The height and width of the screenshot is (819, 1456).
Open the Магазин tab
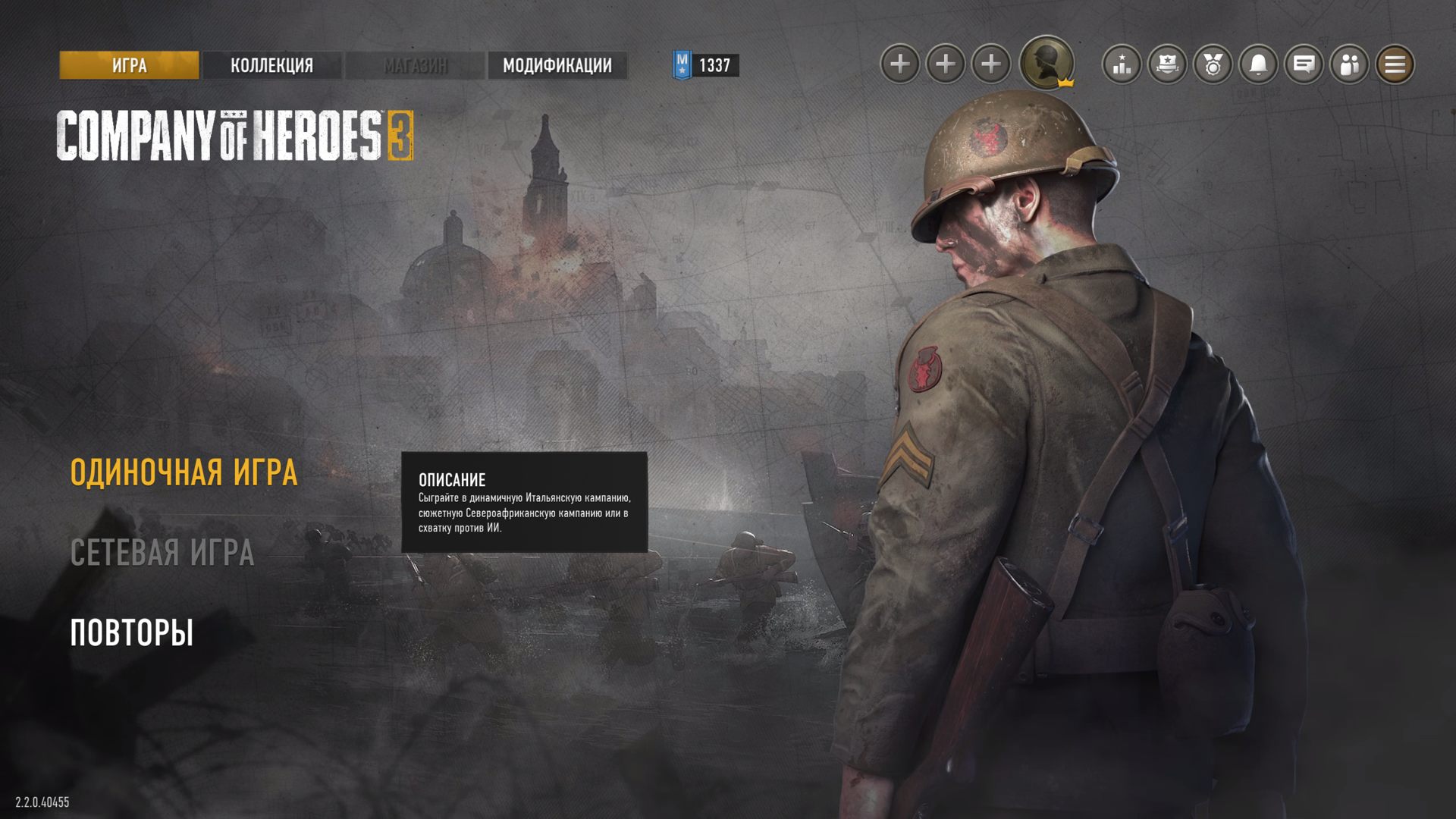click(x=415, y=65)
